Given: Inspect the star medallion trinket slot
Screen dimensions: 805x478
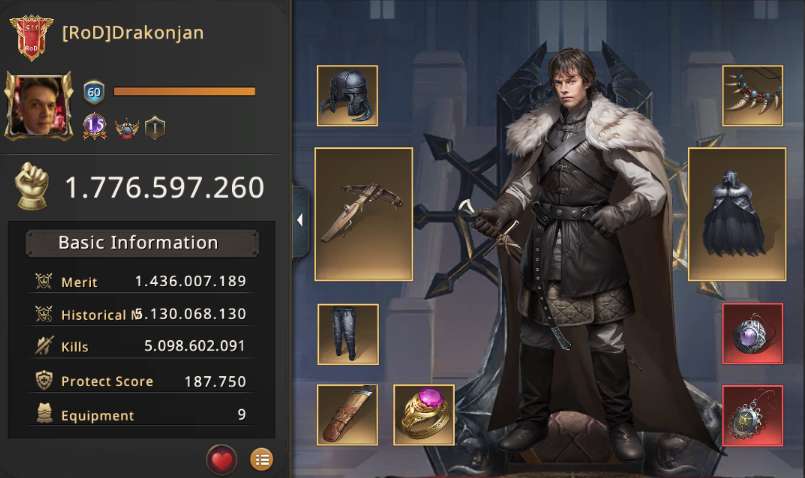Looking at the screenshot, I should 752,414.
